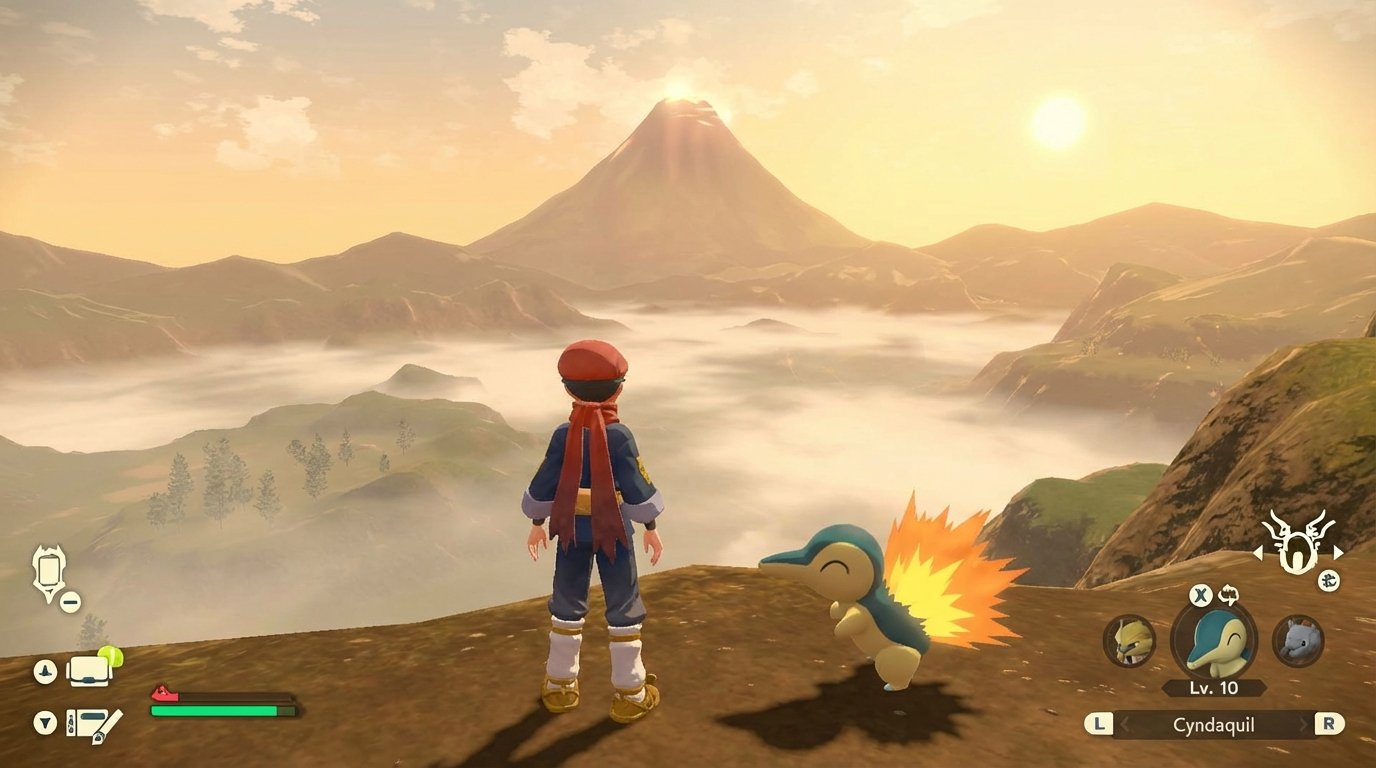Open the satchel item pouch icon
1376x768 pixels.
click(x=89, y=672)
